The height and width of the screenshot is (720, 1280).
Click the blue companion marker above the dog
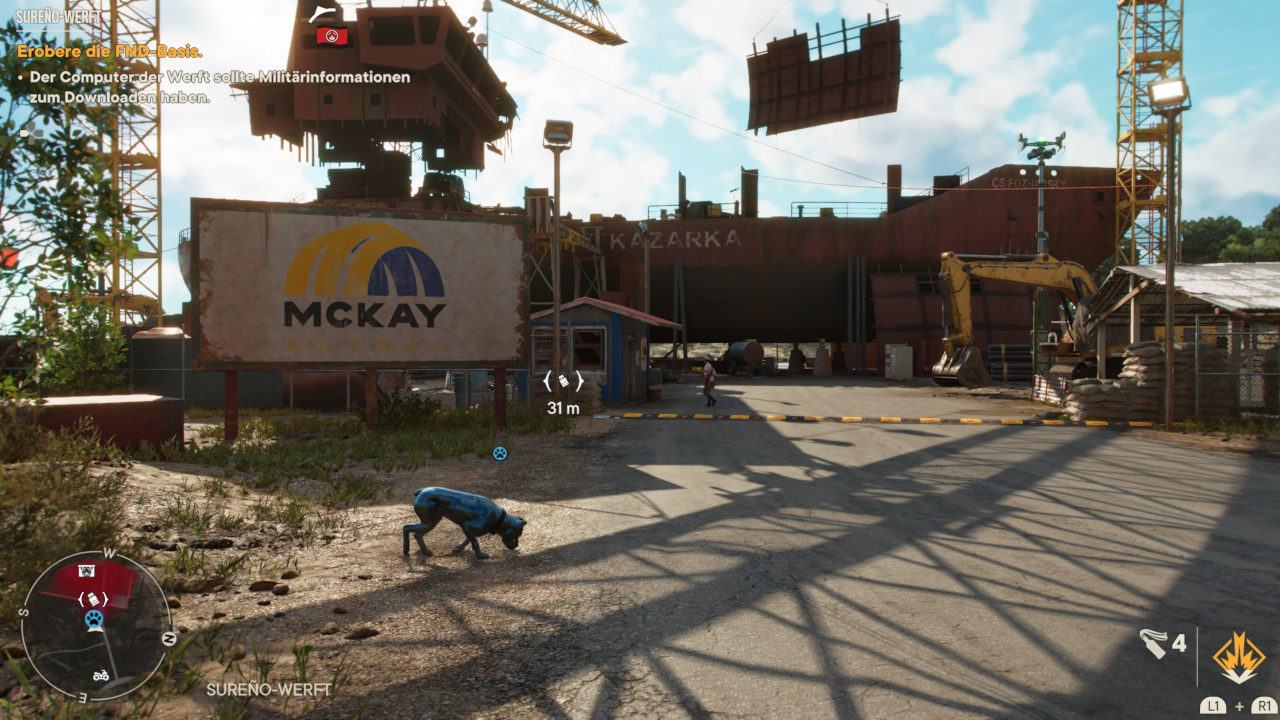tap(500, 453)
